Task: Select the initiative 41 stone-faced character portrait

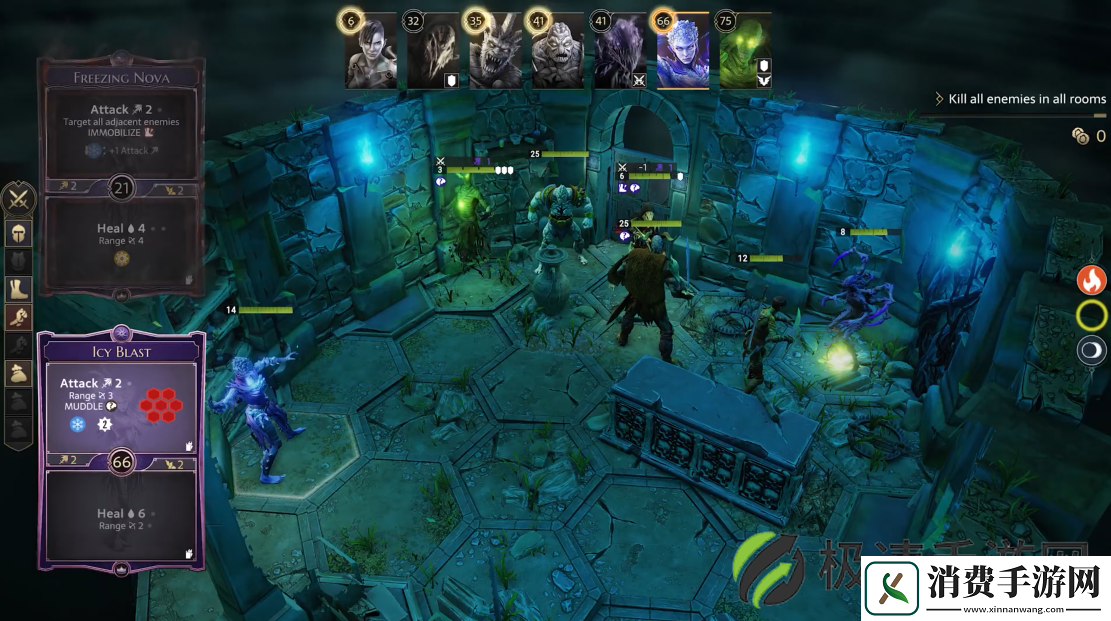Action: [558, 54]
